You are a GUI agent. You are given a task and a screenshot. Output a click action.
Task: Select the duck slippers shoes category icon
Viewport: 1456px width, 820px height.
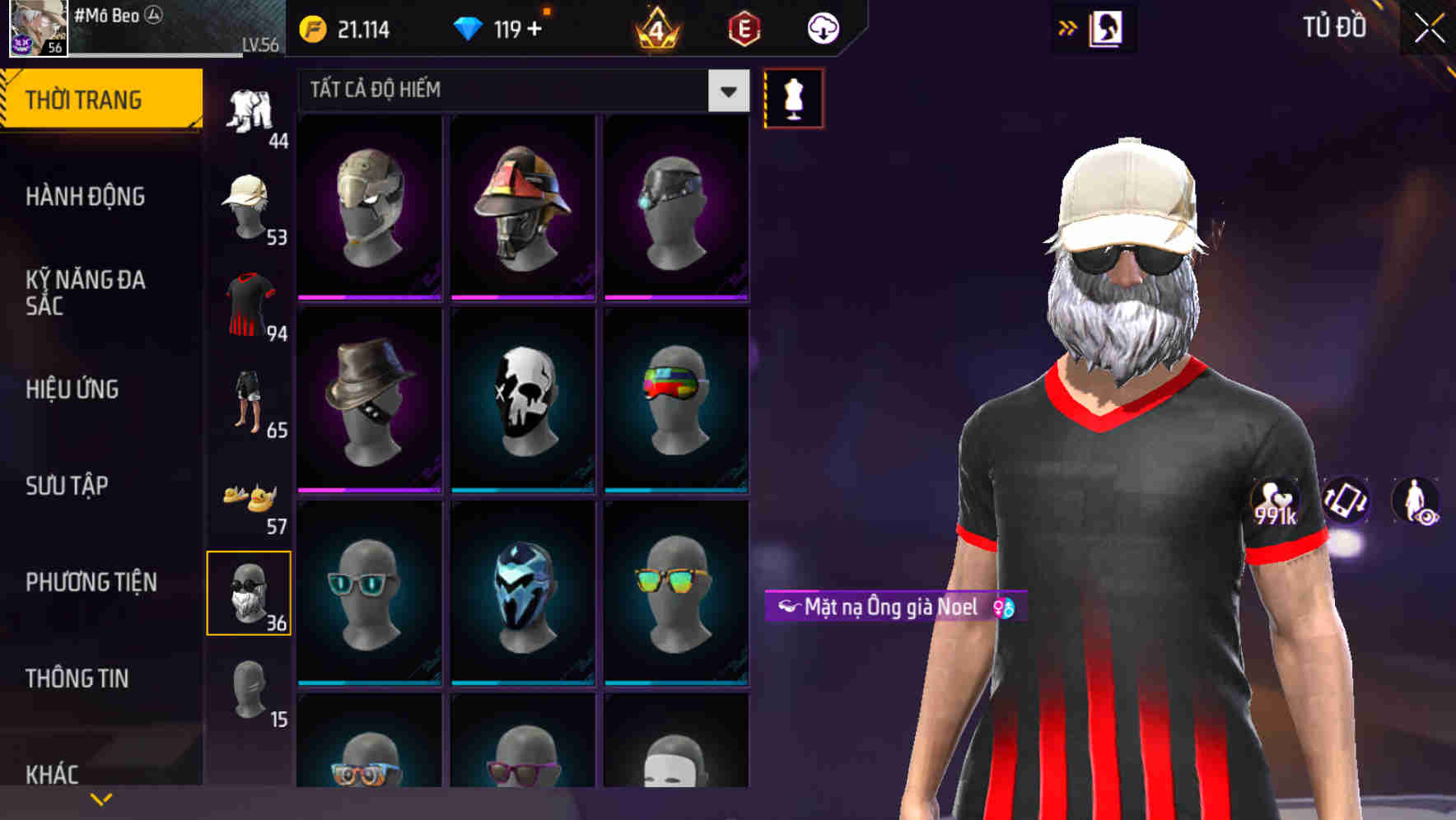[x=250, y=494]
